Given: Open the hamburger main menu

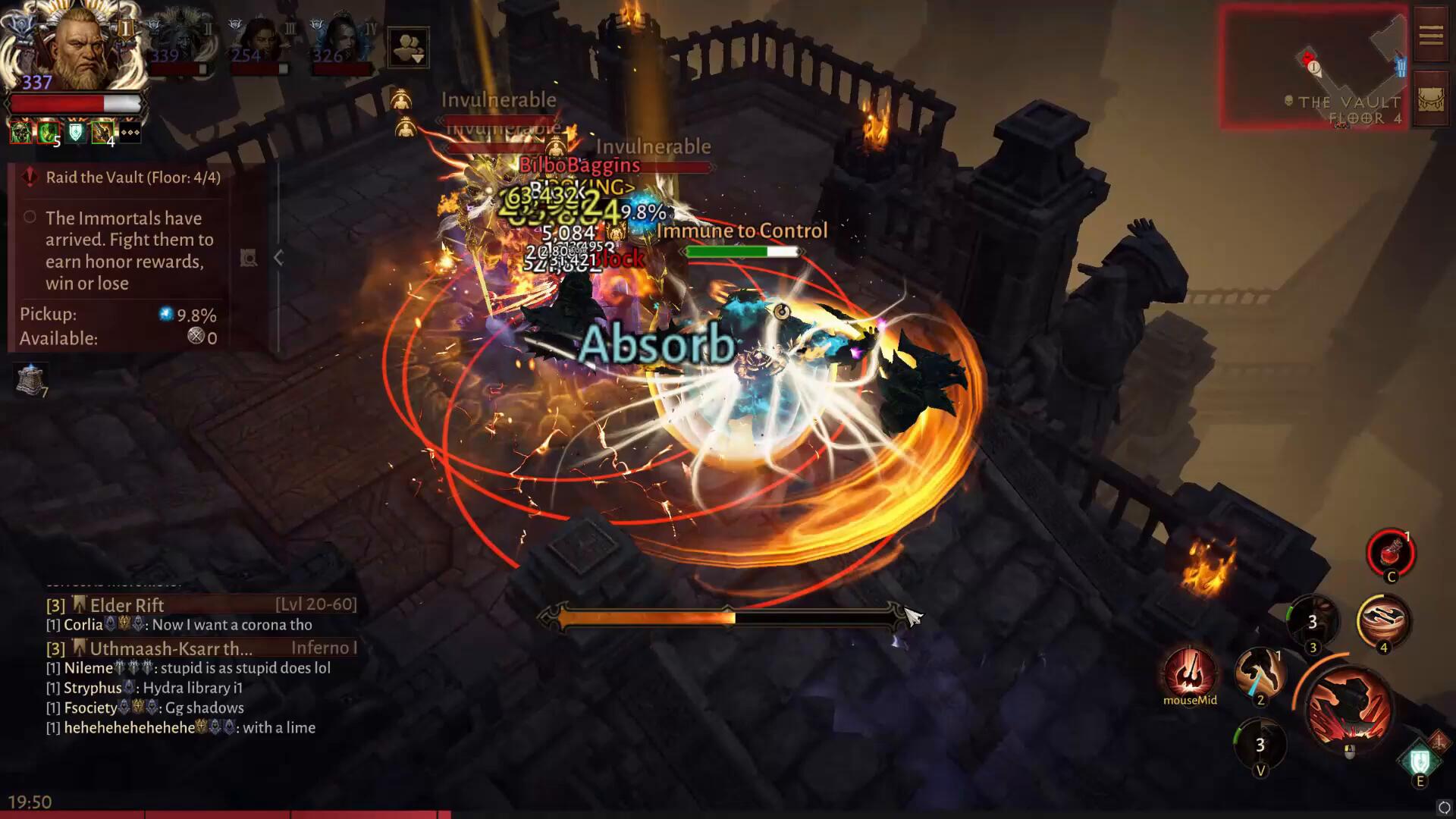Looking at the screenshot, I should coord(1430,36).
